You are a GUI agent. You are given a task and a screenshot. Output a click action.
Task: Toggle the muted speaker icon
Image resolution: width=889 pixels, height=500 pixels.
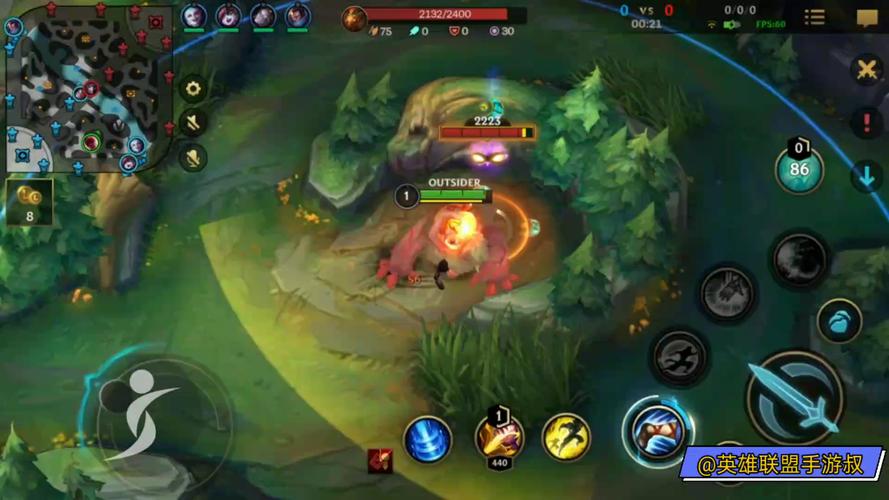click(x=193, y=122)
